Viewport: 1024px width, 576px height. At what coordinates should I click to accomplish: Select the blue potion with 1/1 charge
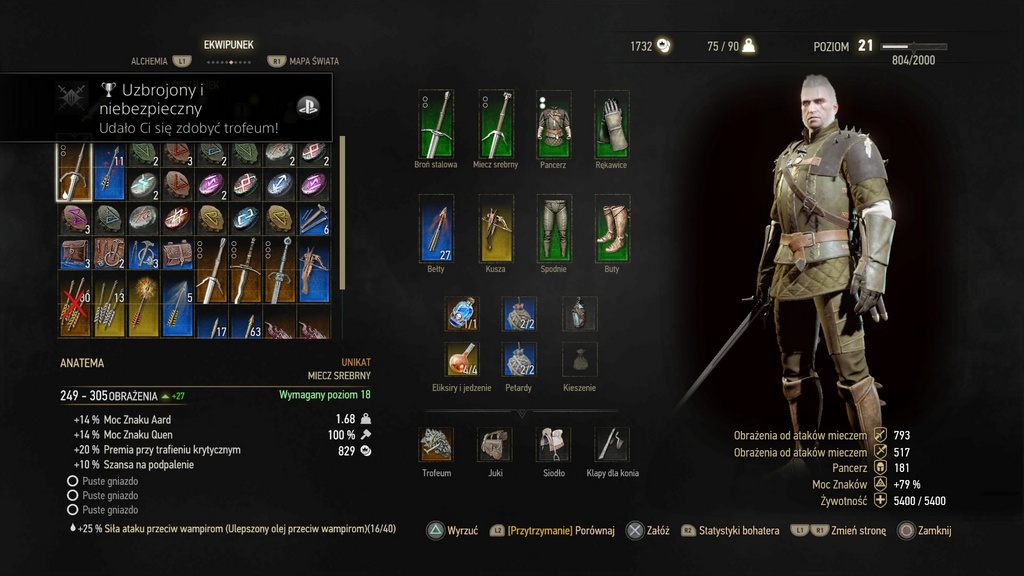click(x=462, y=313)
